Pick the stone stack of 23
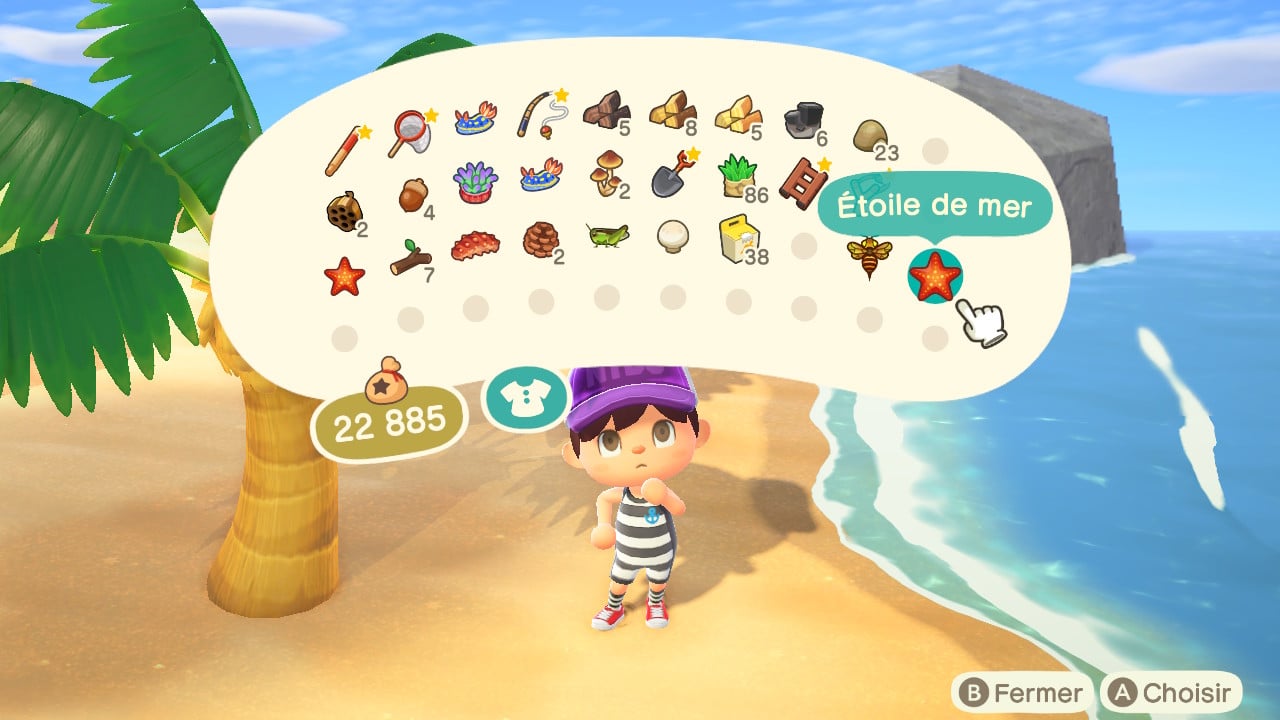 pos(869,134)
